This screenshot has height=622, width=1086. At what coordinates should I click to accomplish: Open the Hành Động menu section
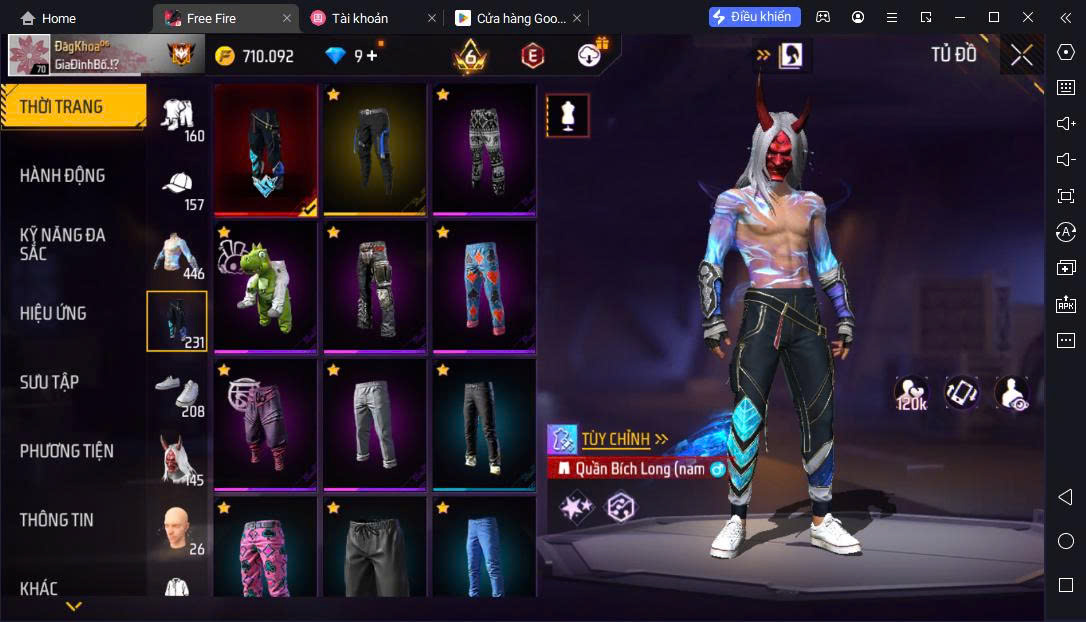click(62, 176)
